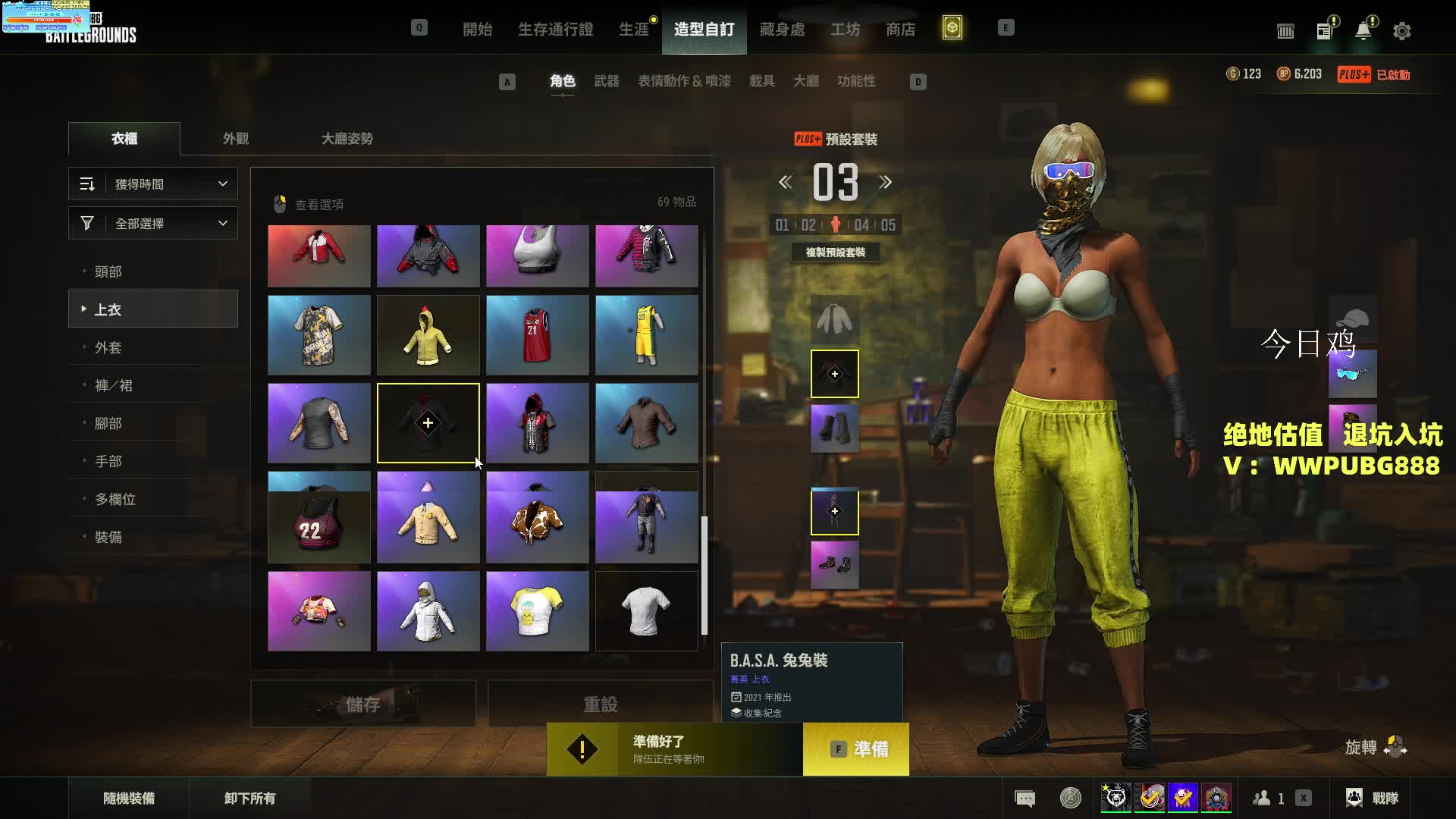Screen dimensions: 1456x819
Task: Go to the next preset outfit arrow
Action: [885, 183]
